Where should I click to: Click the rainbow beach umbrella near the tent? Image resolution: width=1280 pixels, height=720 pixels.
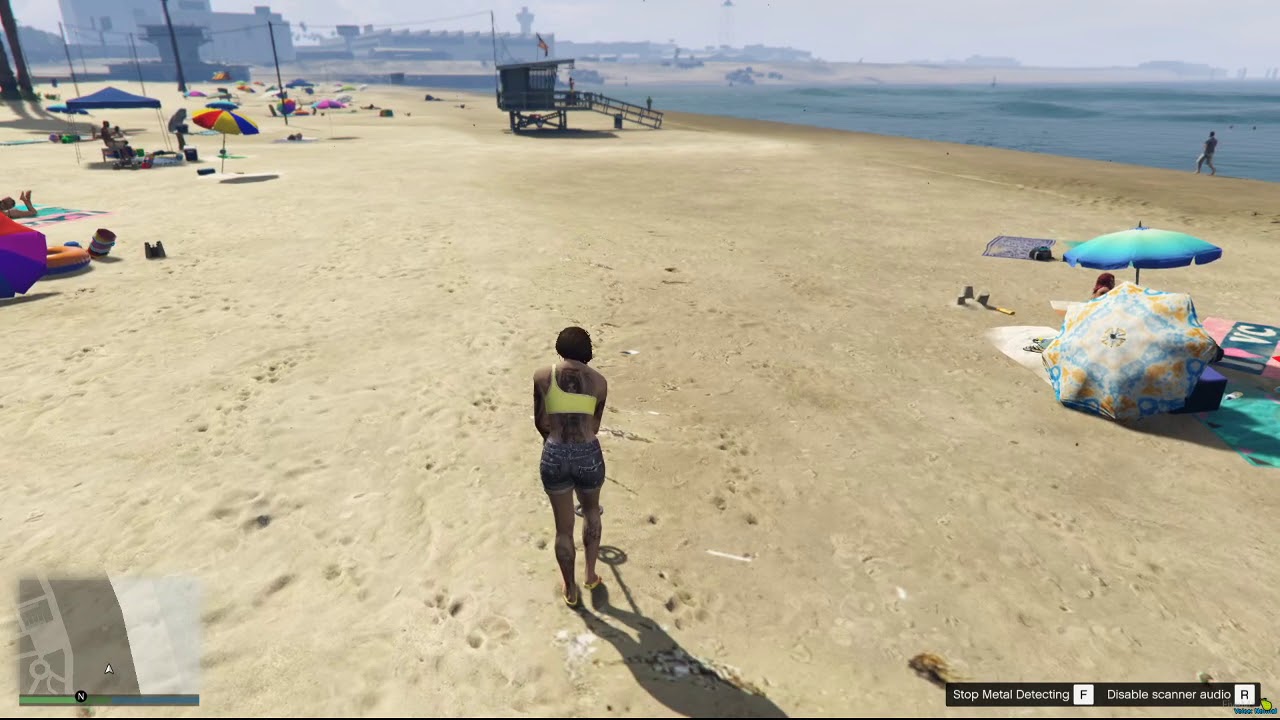pyautogui.click(x=225, y=122)
